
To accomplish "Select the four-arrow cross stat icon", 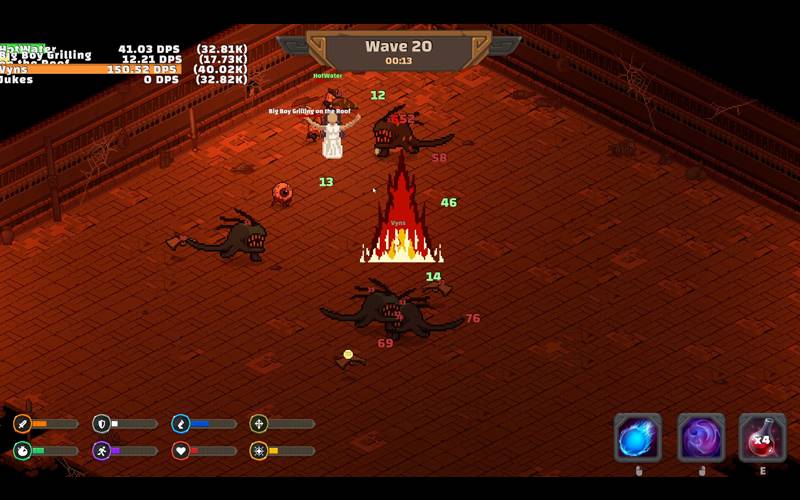I will [x=259, y=424].
